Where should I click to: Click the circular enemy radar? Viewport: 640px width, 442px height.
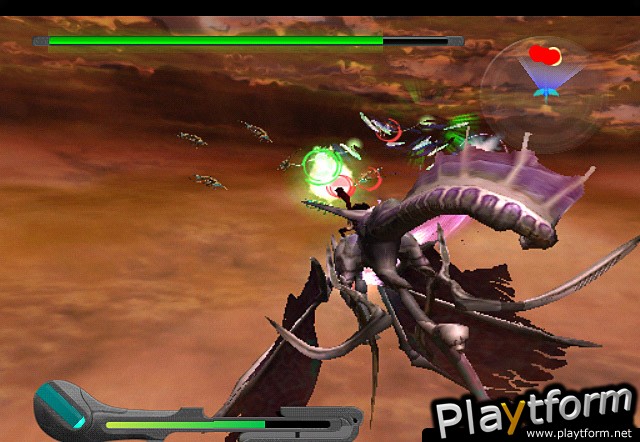click(542, 77)
